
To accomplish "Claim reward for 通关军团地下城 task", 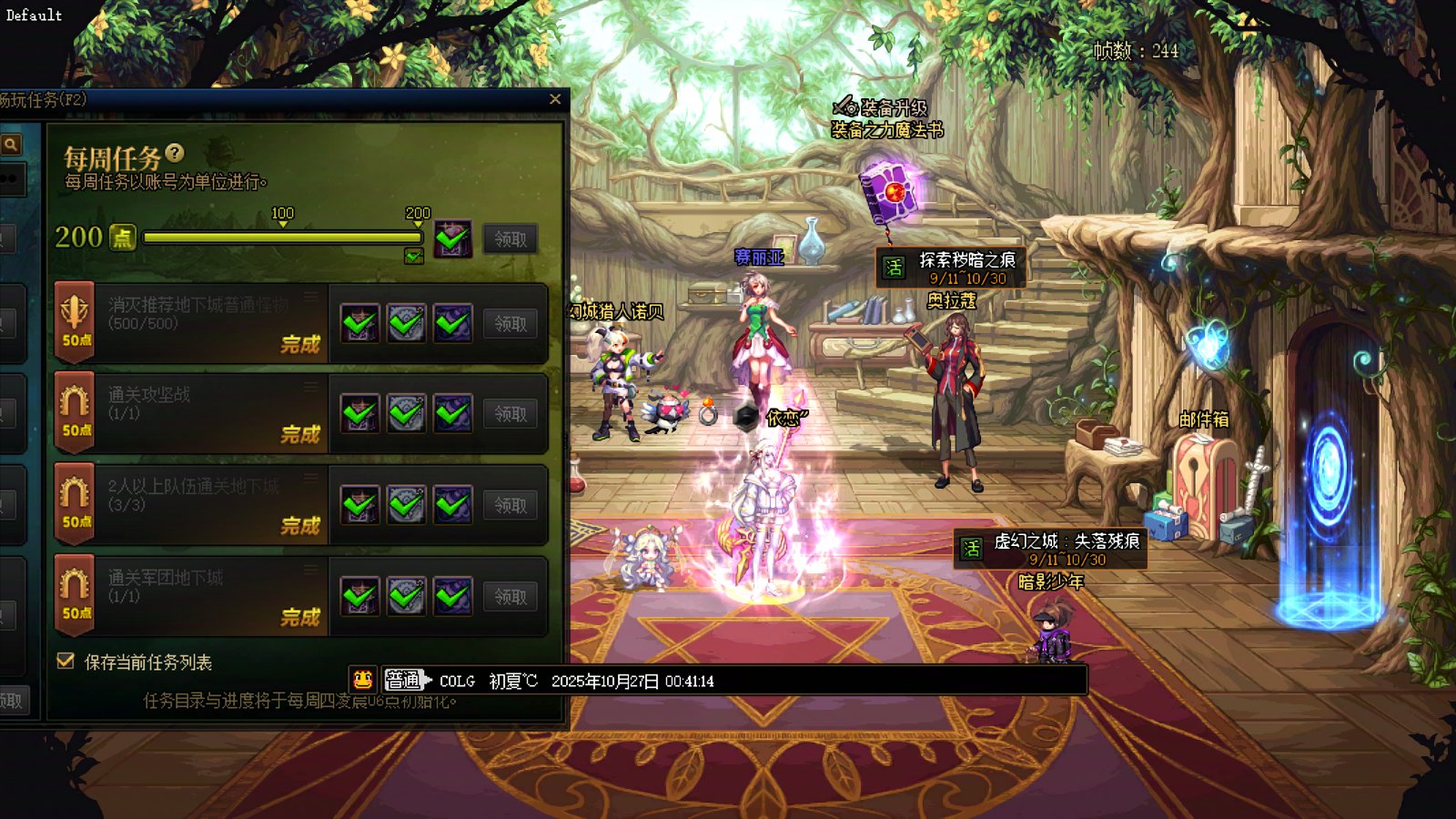I will pyautogui.click(x=510, y=597).
